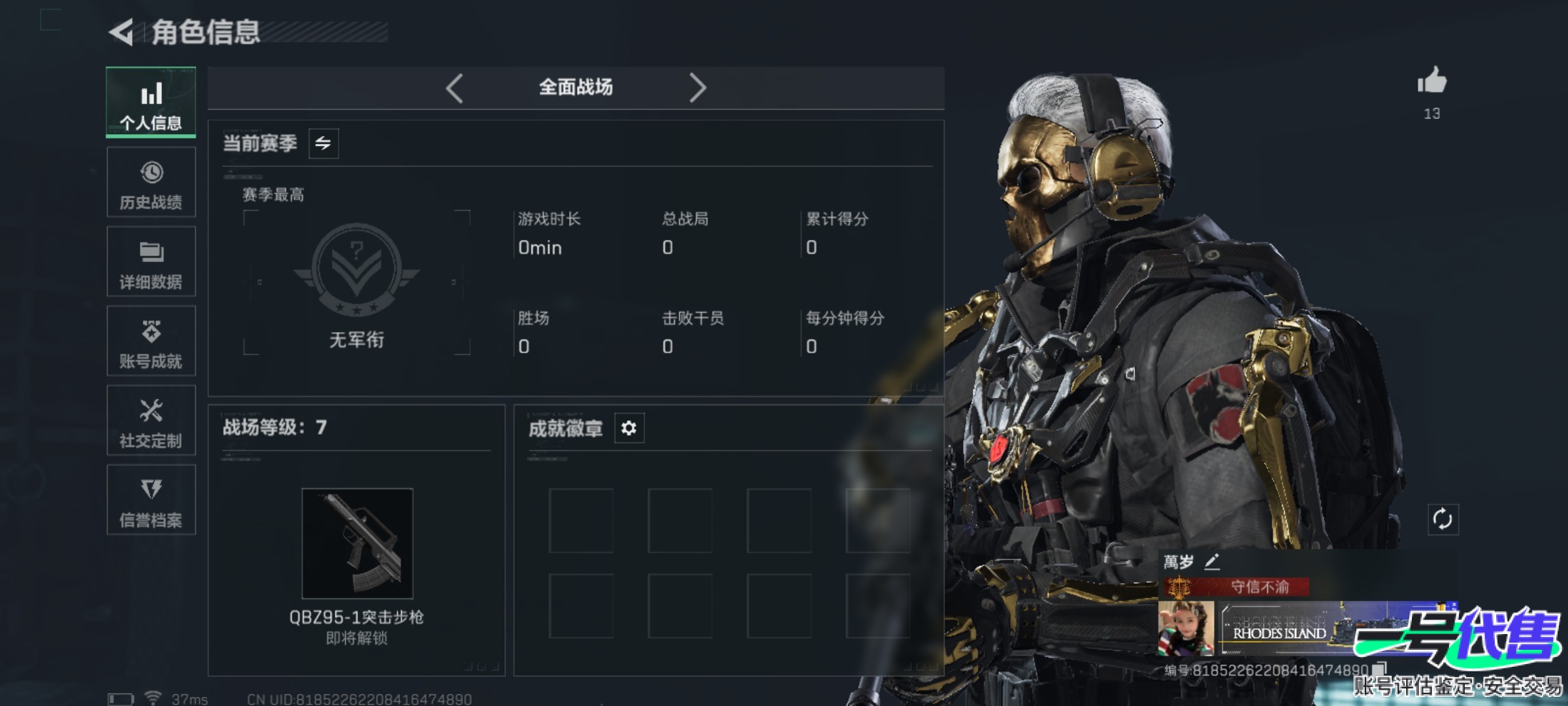
Task: Click the rotate character refresh icon
Action: (x=1443, y=520)
